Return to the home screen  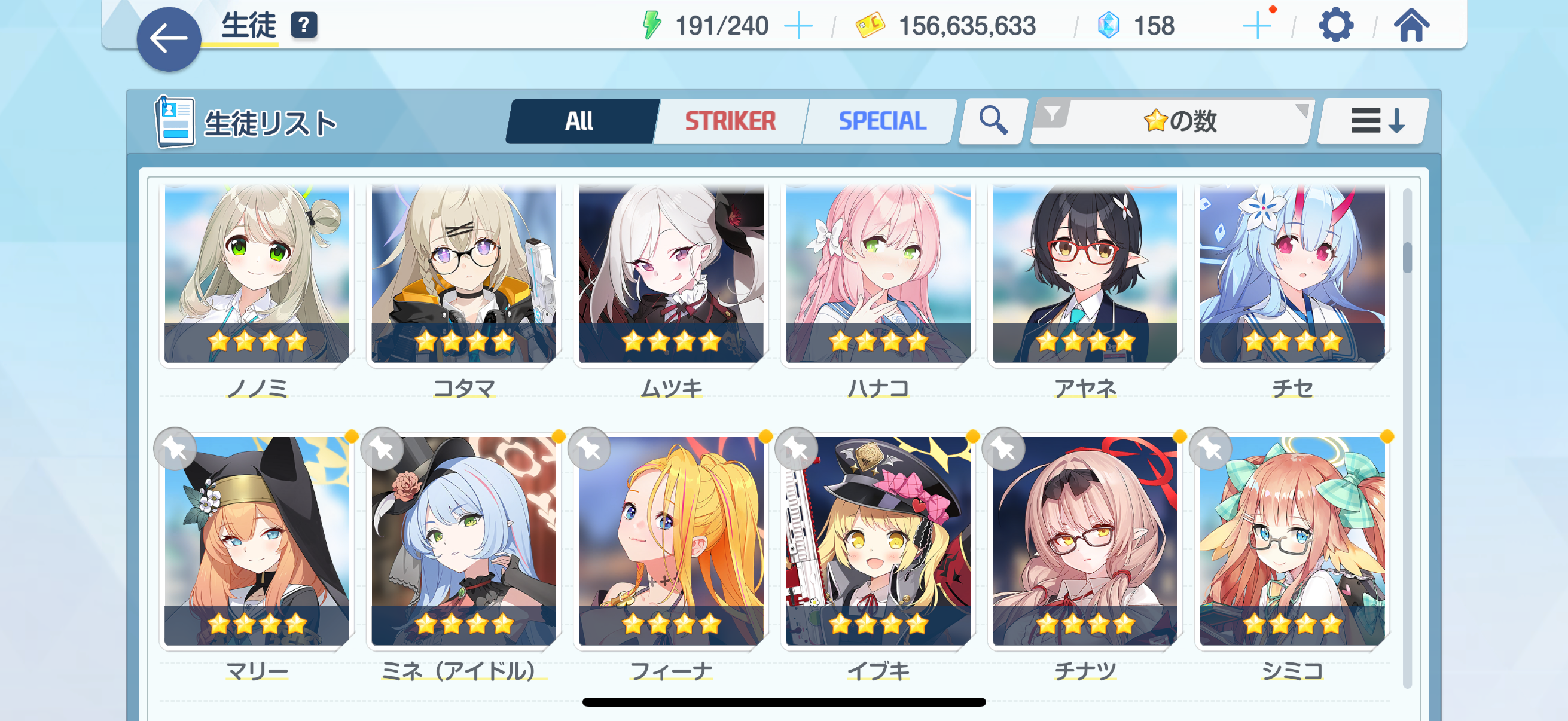1411,26
